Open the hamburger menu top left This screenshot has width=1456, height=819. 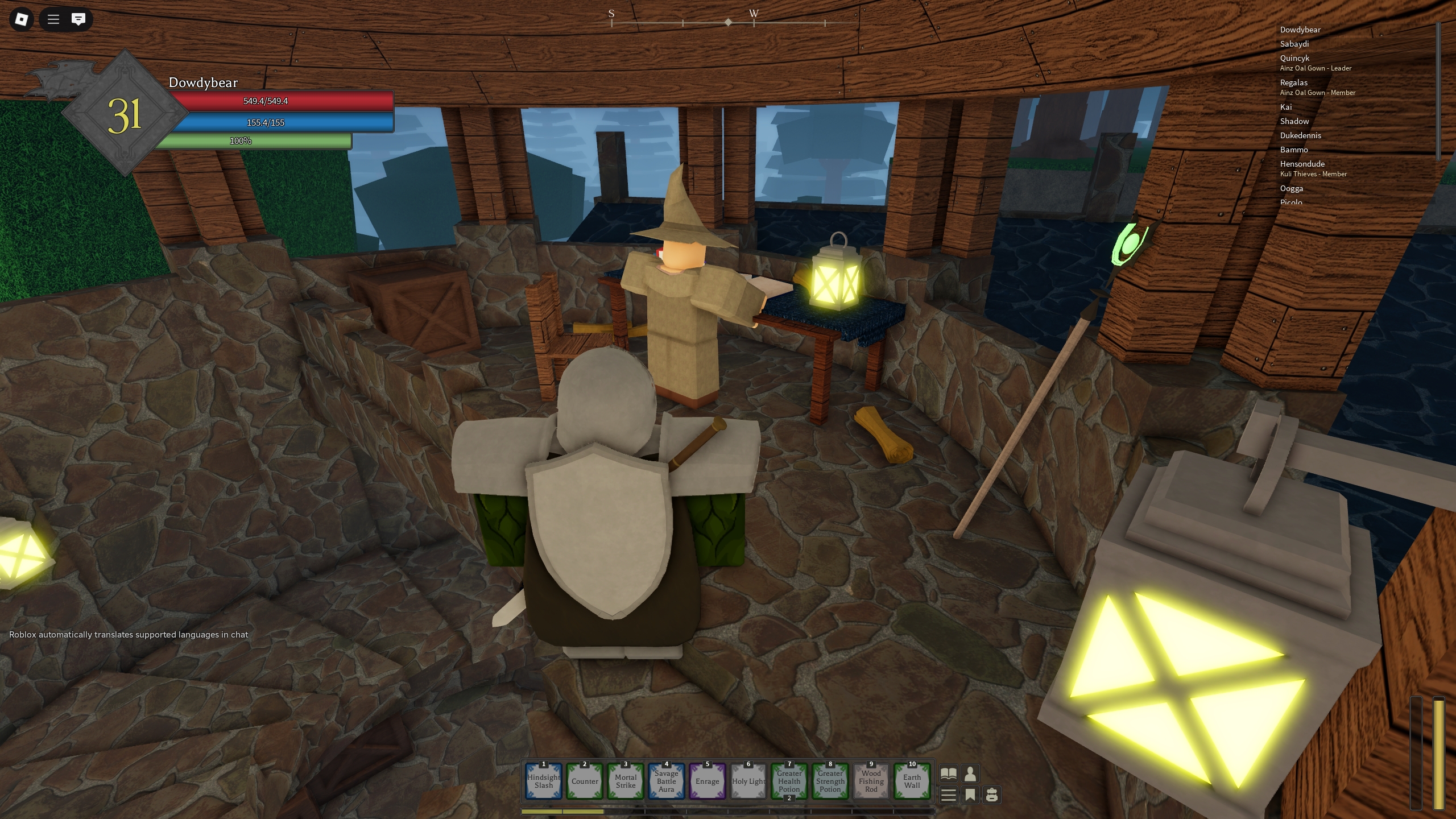(52, 19)
